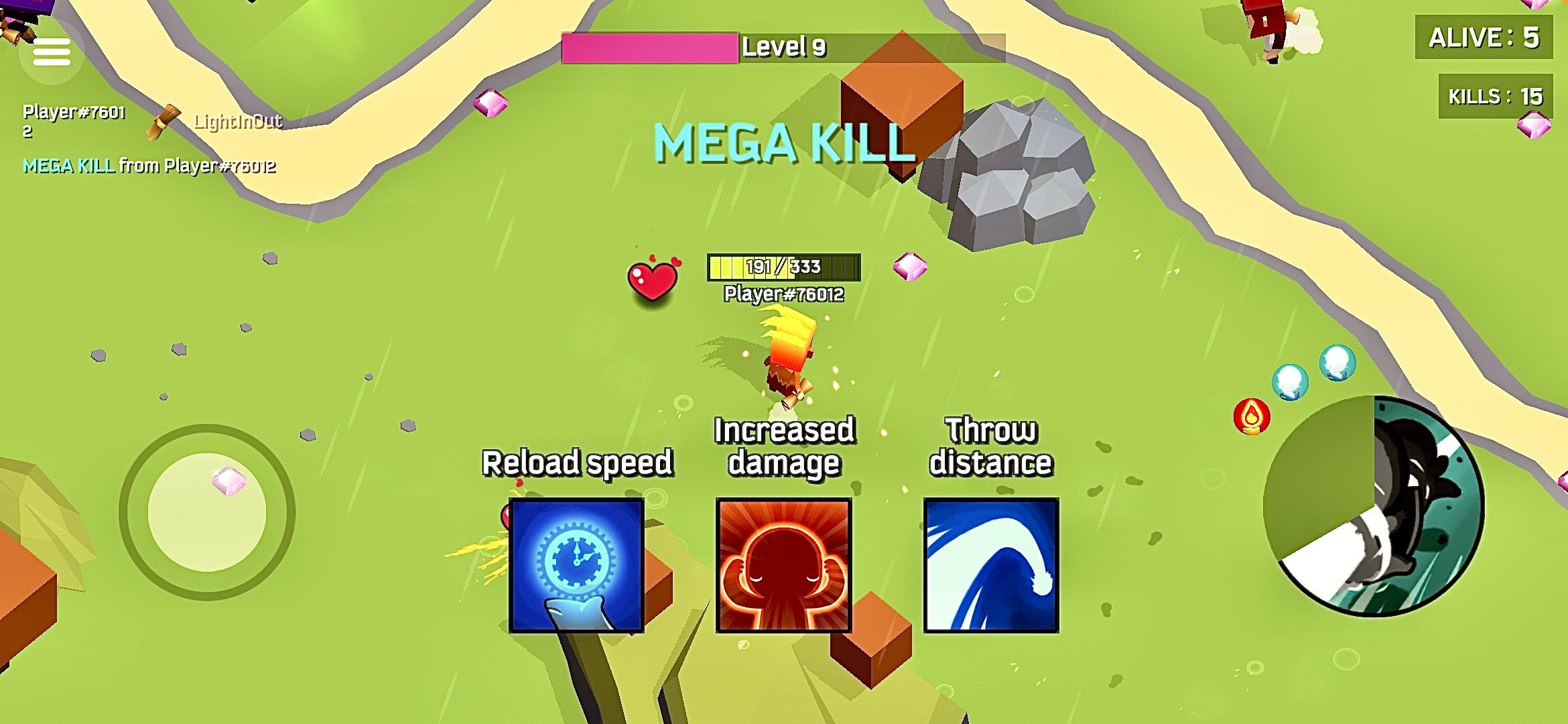The width and height of the screenshot is (1568, 724).
Task: Tap the KILLS: 15 counter display
Action: tap(1494, 96)
